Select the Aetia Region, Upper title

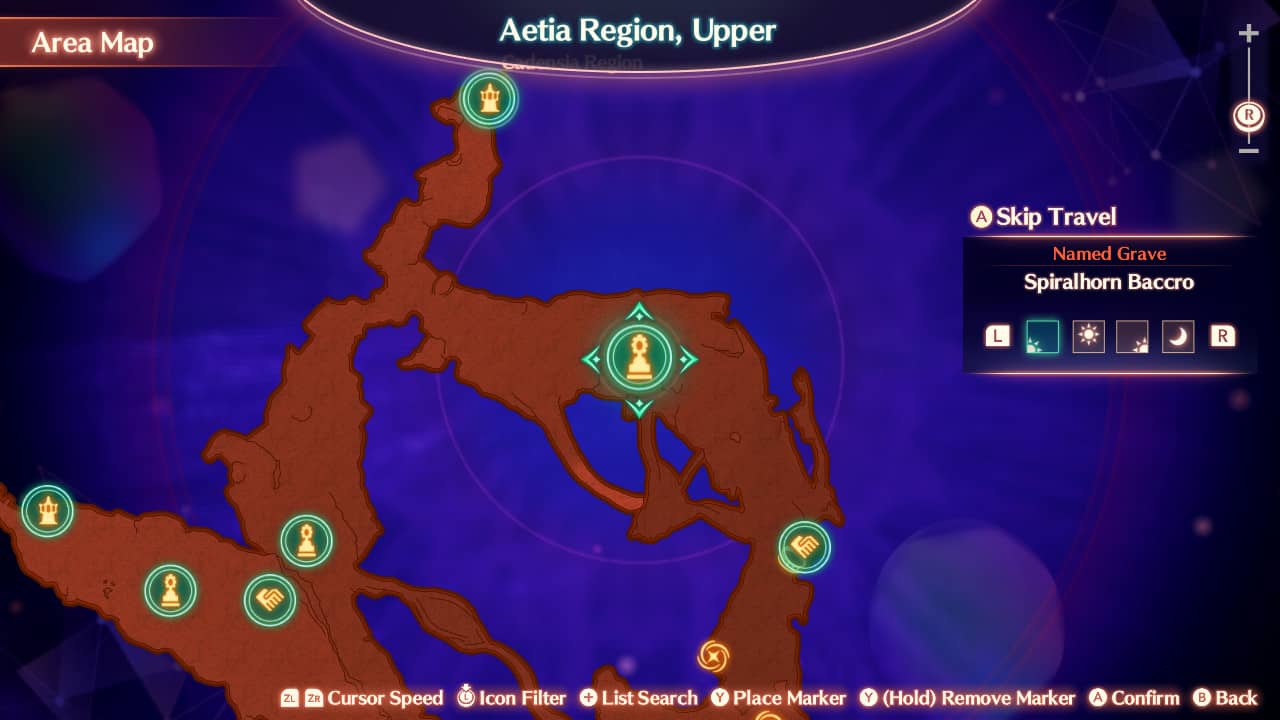click(637, 31)
